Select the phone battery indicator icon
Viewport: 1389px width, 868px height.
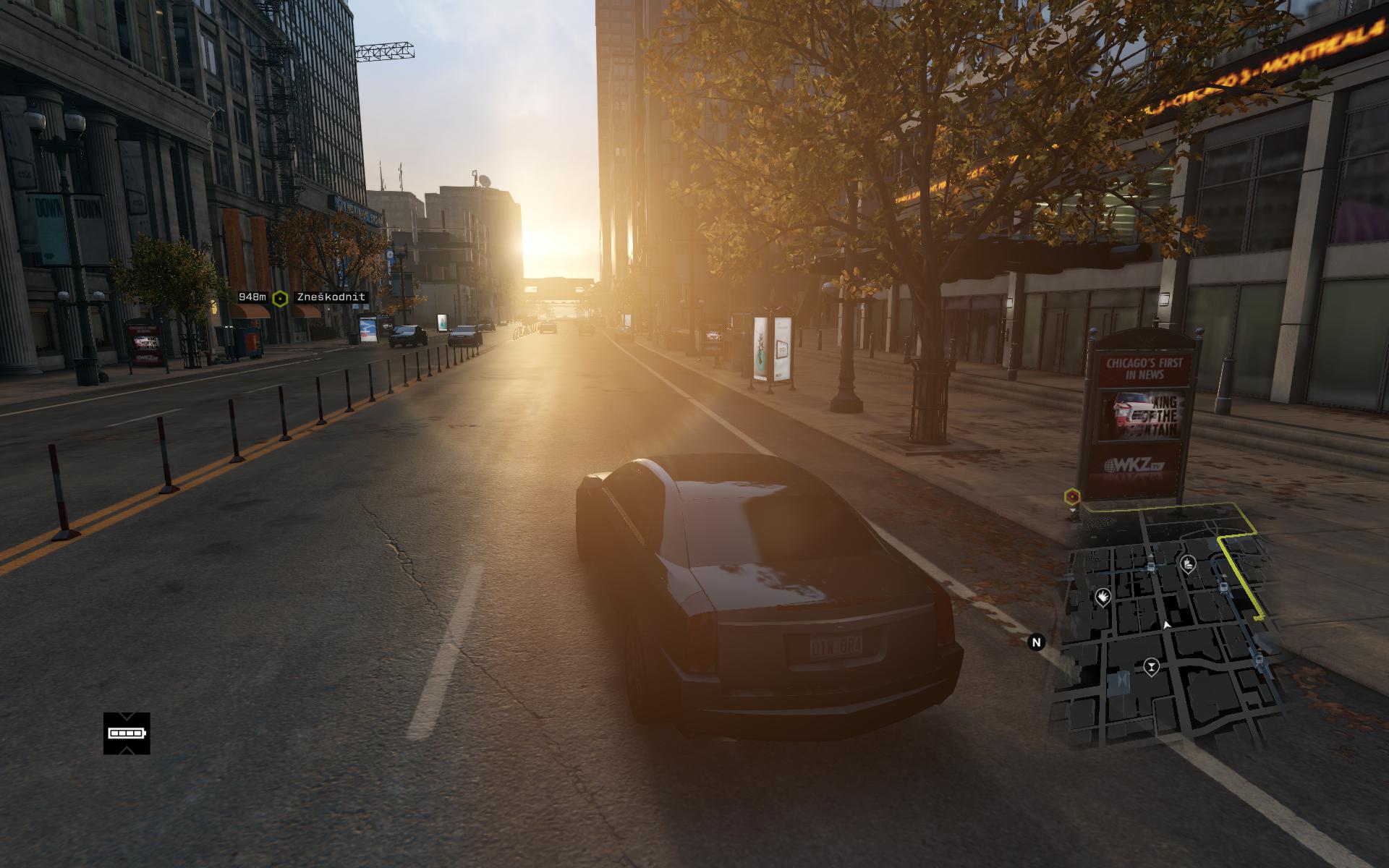(127, 733)
